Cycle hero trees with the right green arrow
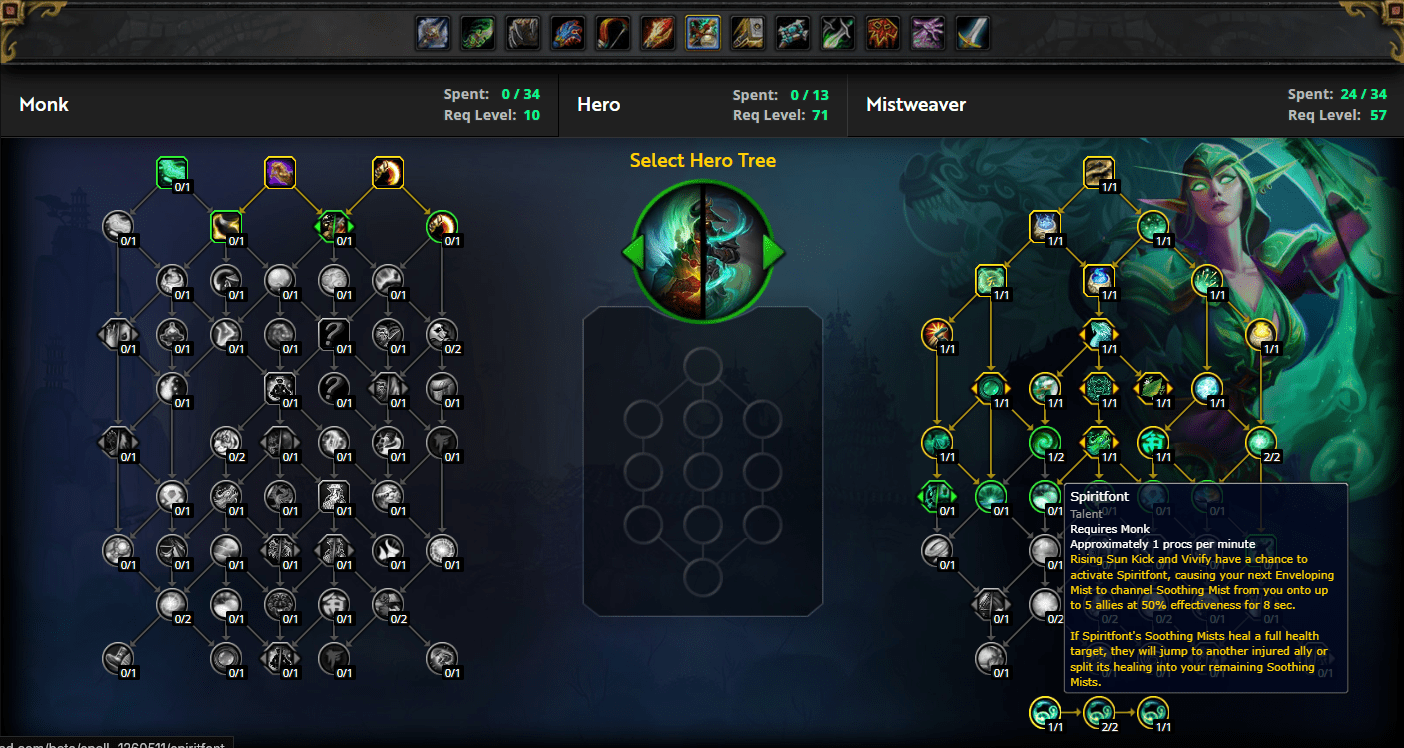Screen dimensions: 1404x748 (x=772, y=252)
